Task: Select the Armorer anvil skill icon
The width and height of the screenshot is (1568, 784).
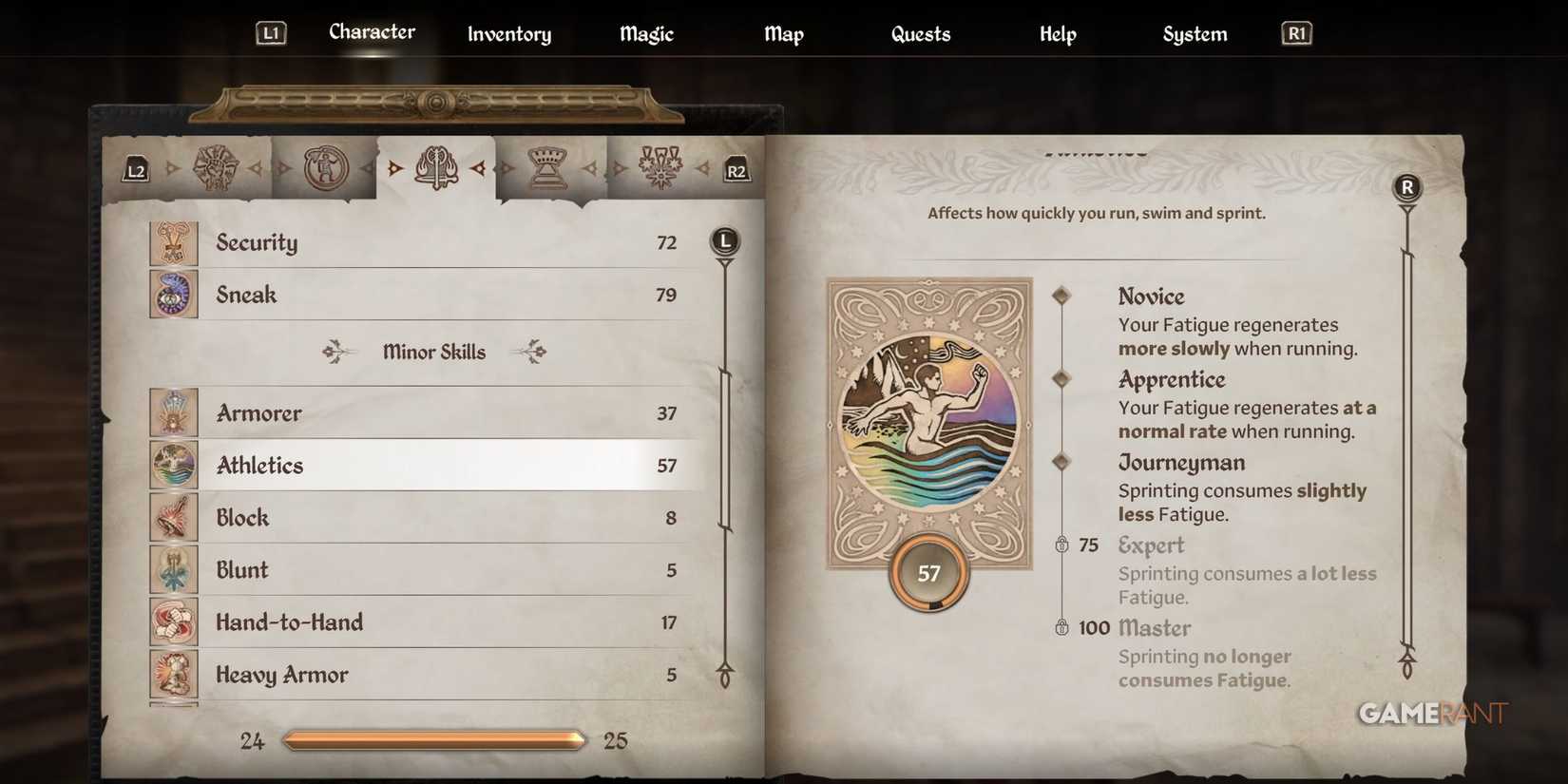Action: pyautogui.click(x=174, y=412)
